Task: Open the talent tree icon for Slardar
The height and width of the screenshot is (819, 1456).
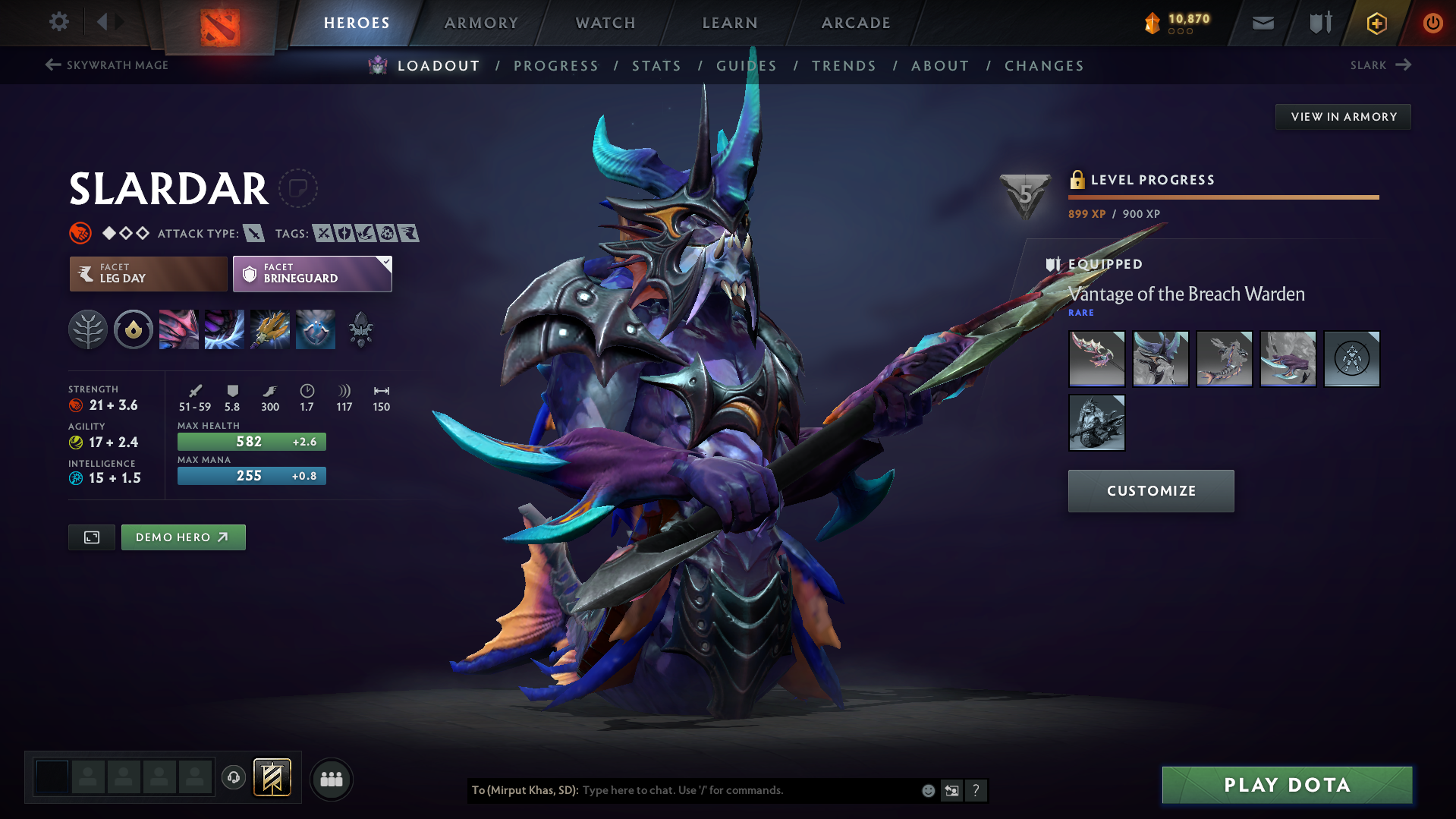Action: pyautogui.click(x=88, y=329)
